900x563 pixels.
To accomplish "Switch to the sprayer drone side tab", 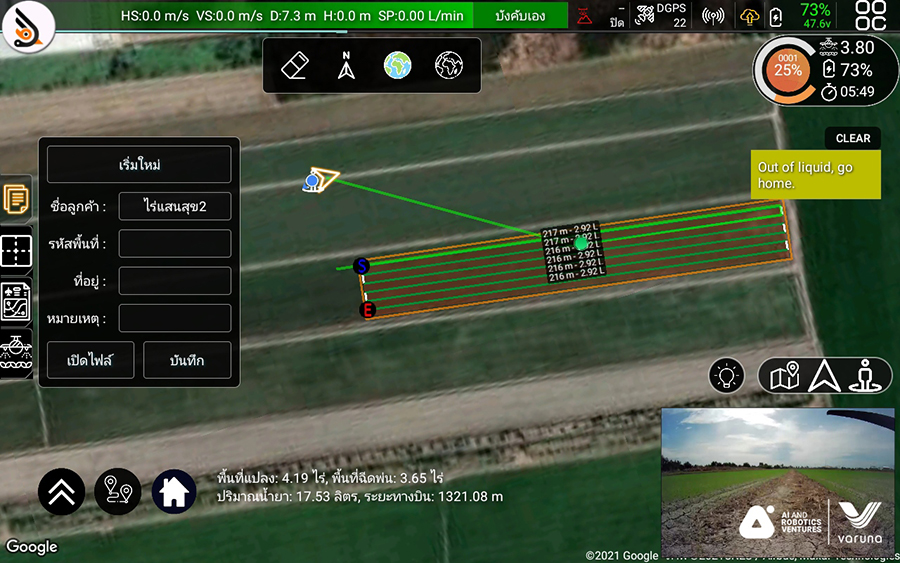I will 16,353.
